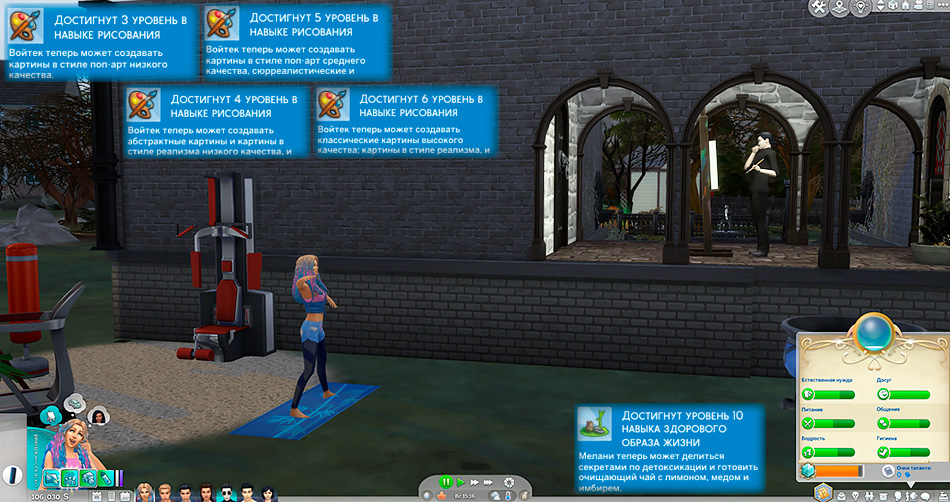Image resolution: width=950 pixels, height=502 pixels.
Task: Set game speed to normal play
Action: 460,482
